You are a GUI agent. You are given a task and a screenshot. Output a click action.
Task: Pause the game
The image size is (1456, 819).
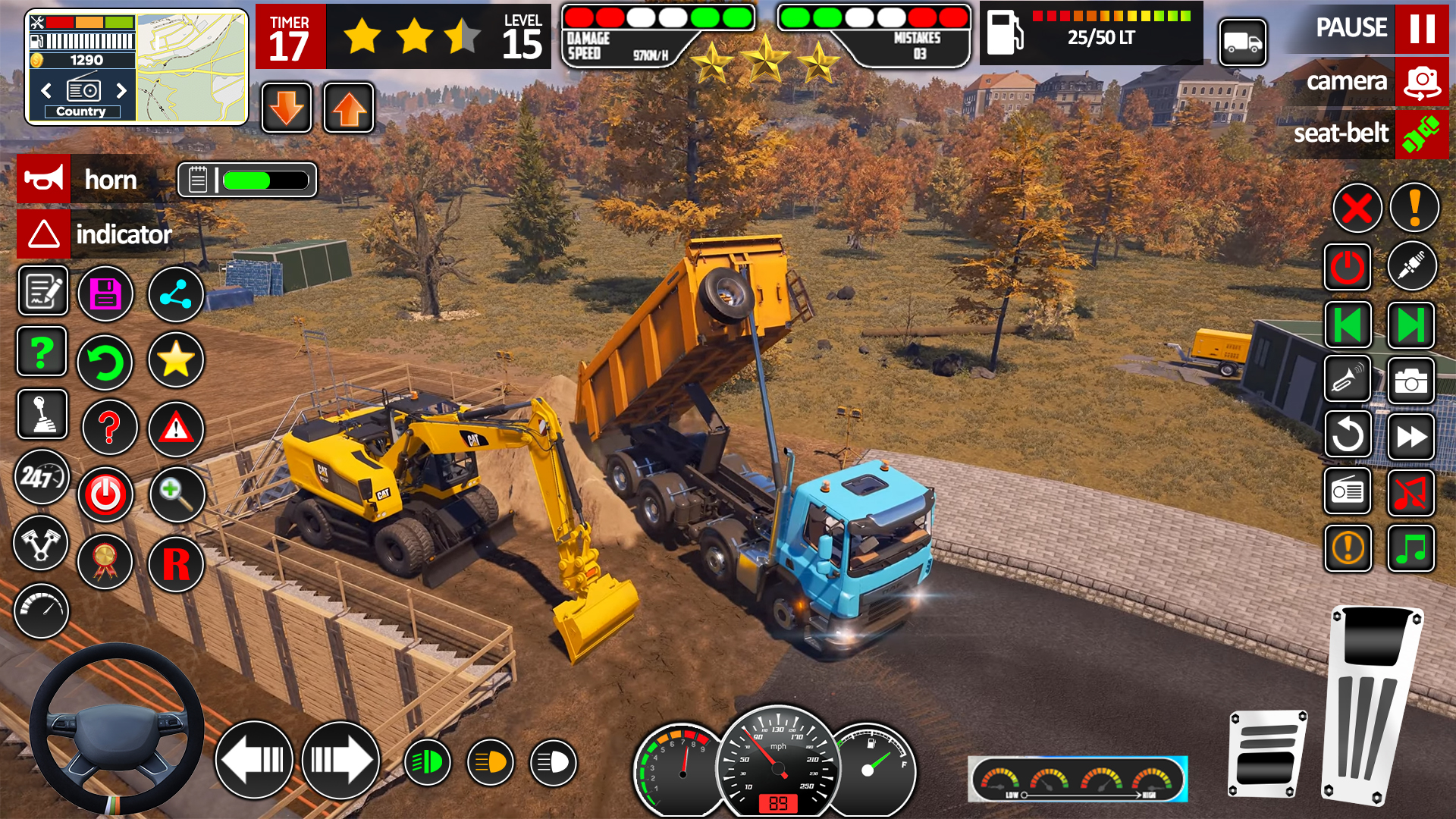(1421, 28)
